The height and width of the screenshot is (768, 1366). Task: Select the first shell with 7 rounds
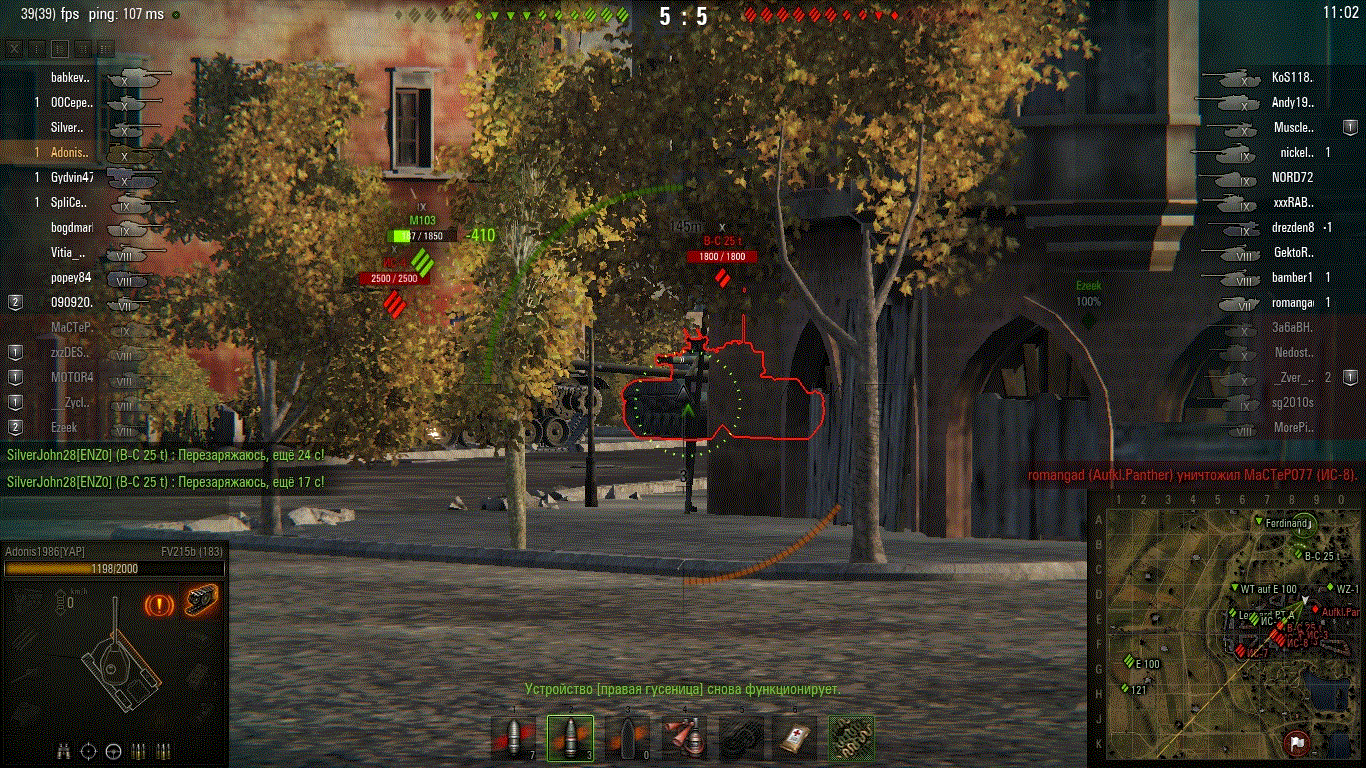point(515,738)
